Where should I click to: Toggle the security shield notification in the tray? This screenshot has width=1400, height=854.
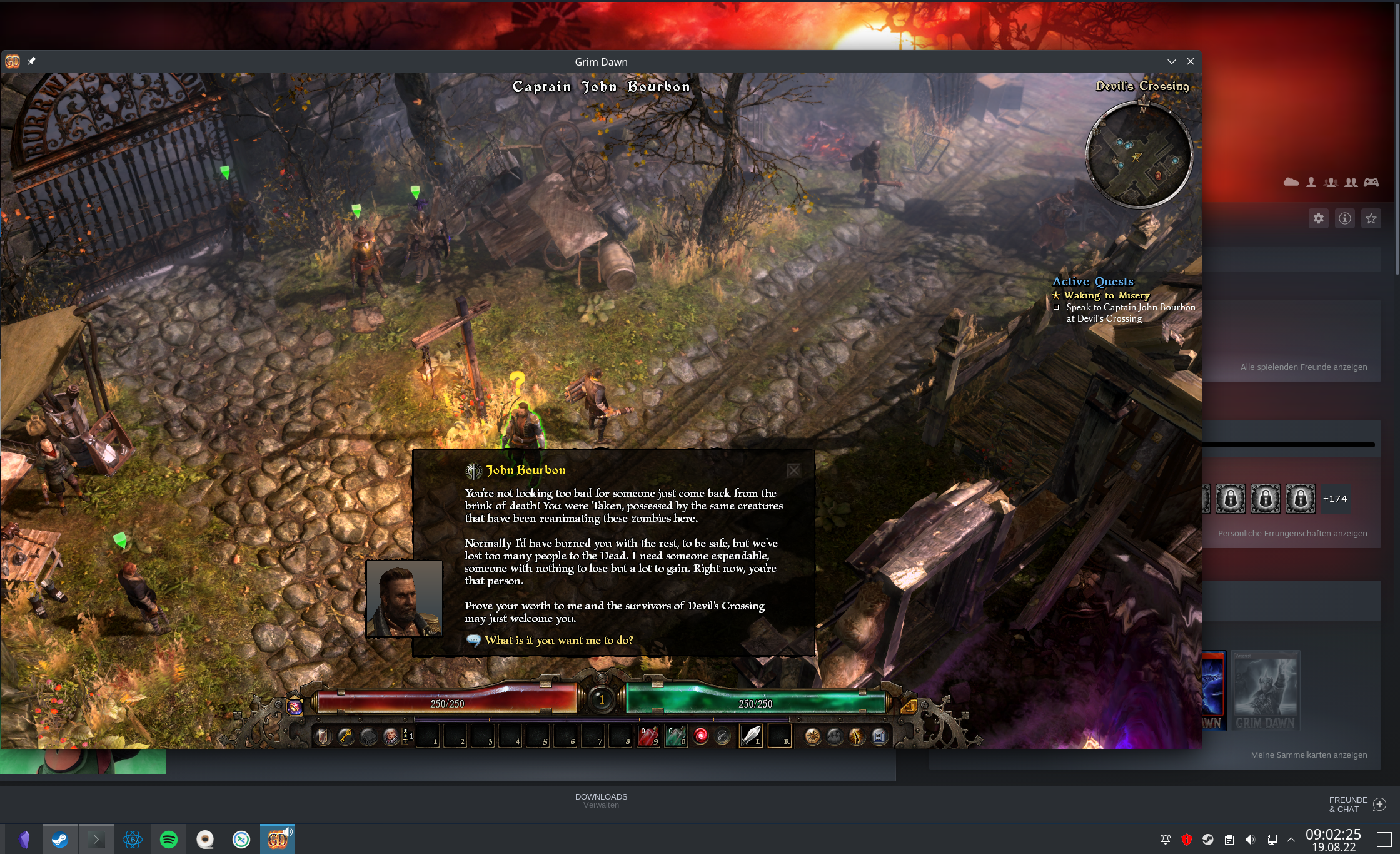(x=1186, y=840)
